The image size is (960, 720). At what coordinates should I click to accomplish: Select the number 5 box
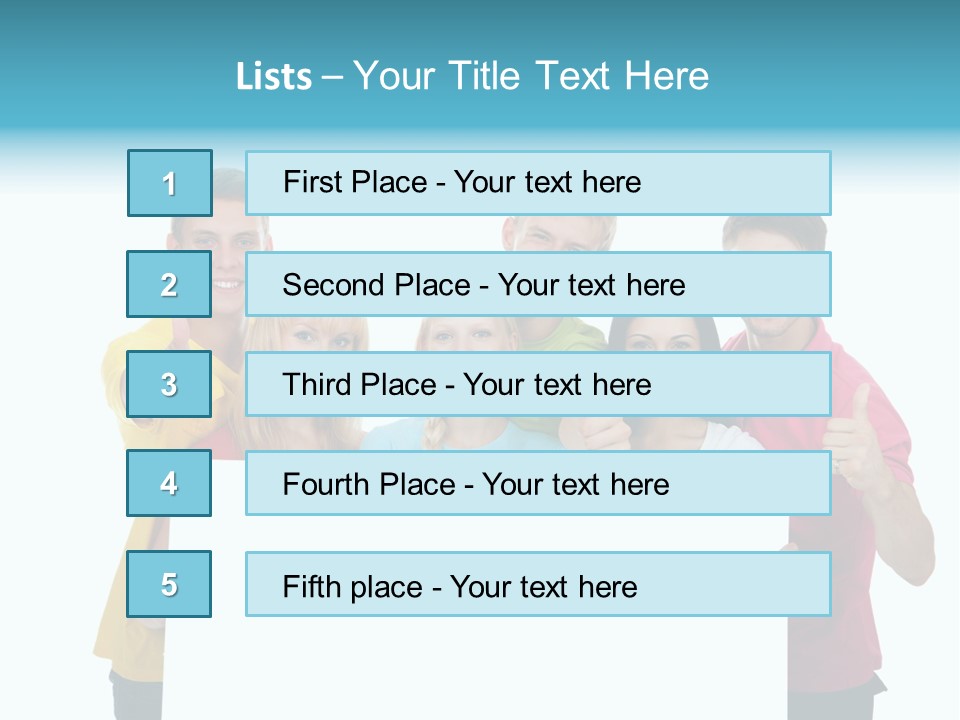click(x=170, y=584)
